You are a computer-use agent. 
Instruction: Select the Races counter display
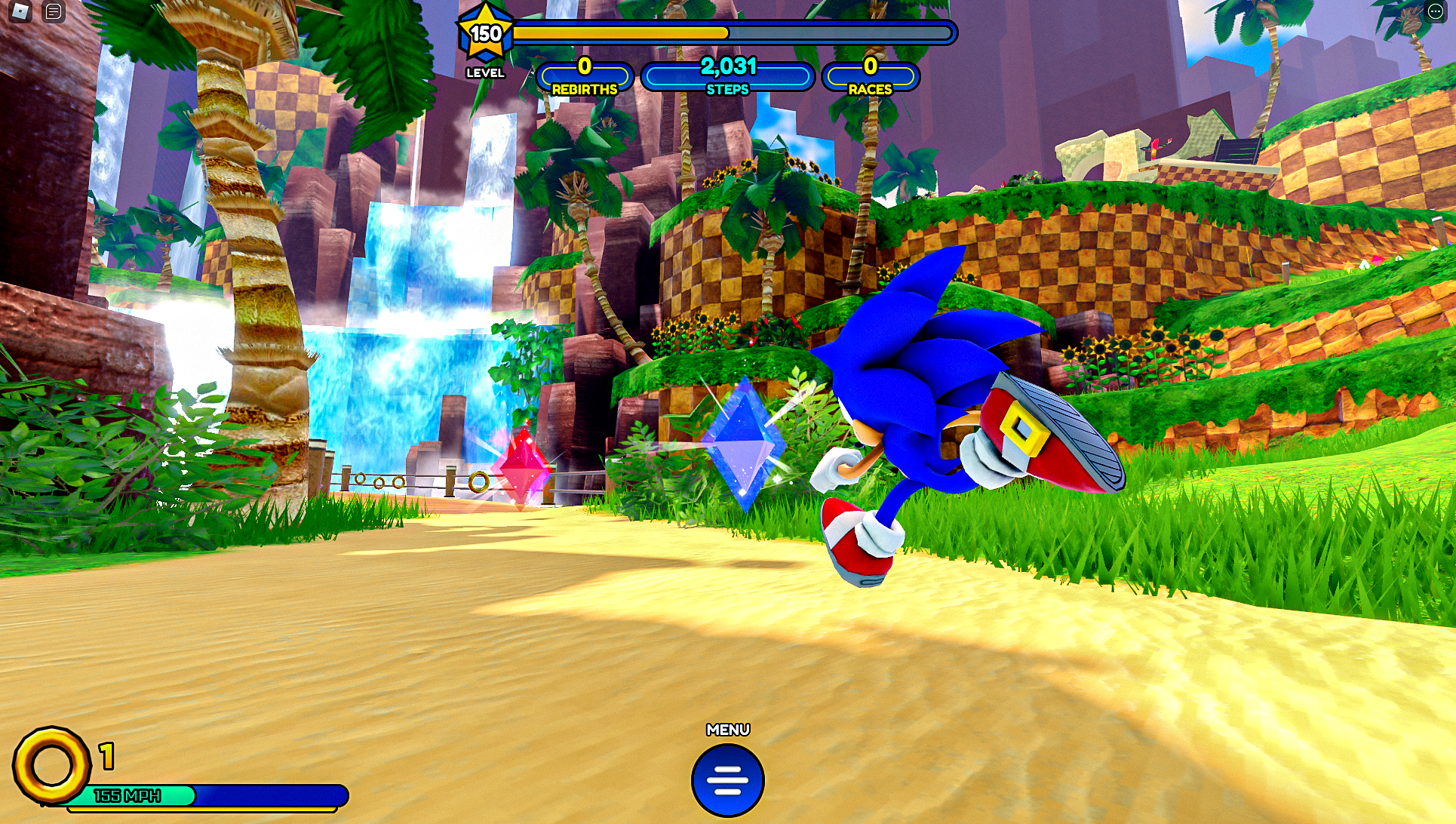[871, 75]
